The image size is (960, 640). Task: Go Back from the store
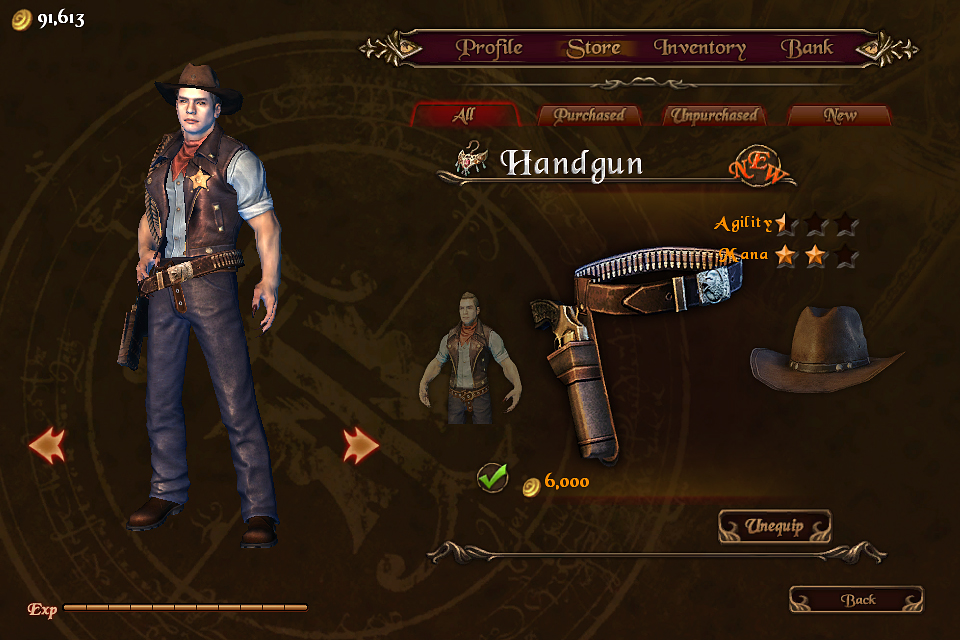[857, 599]
